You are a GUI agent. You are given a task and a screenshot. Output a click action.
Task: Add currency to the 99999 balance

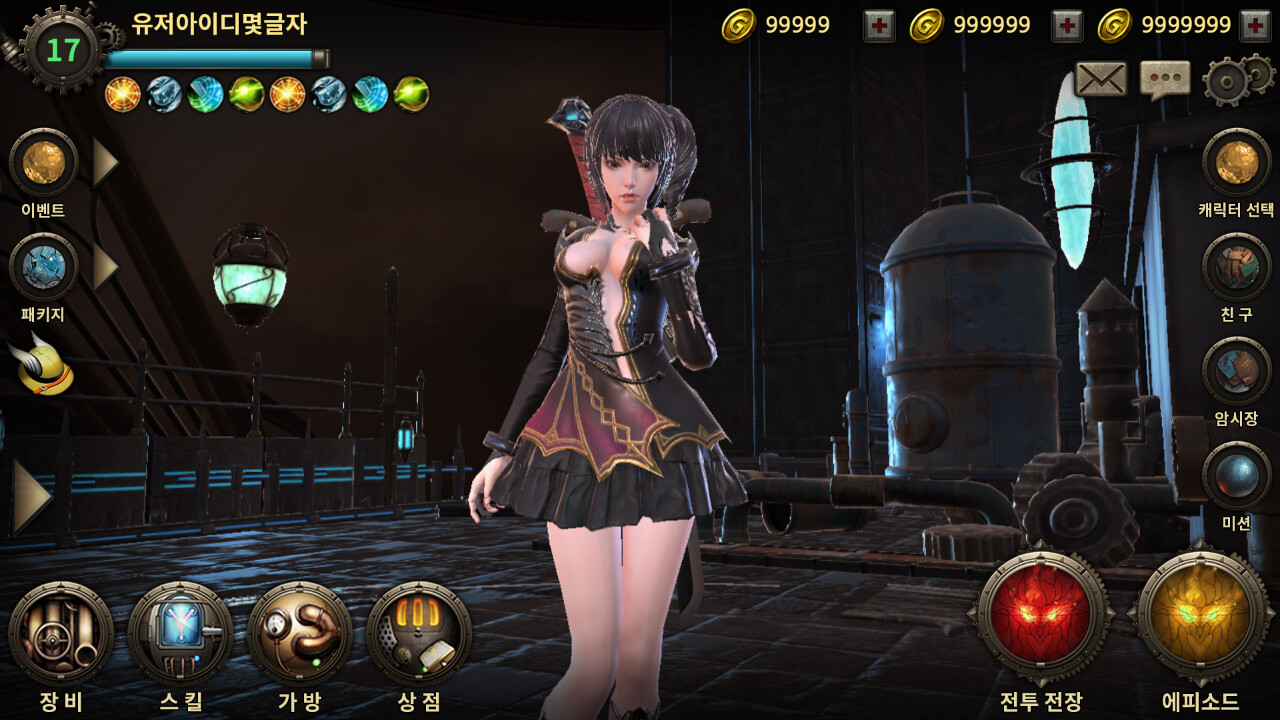click(879, 26)
